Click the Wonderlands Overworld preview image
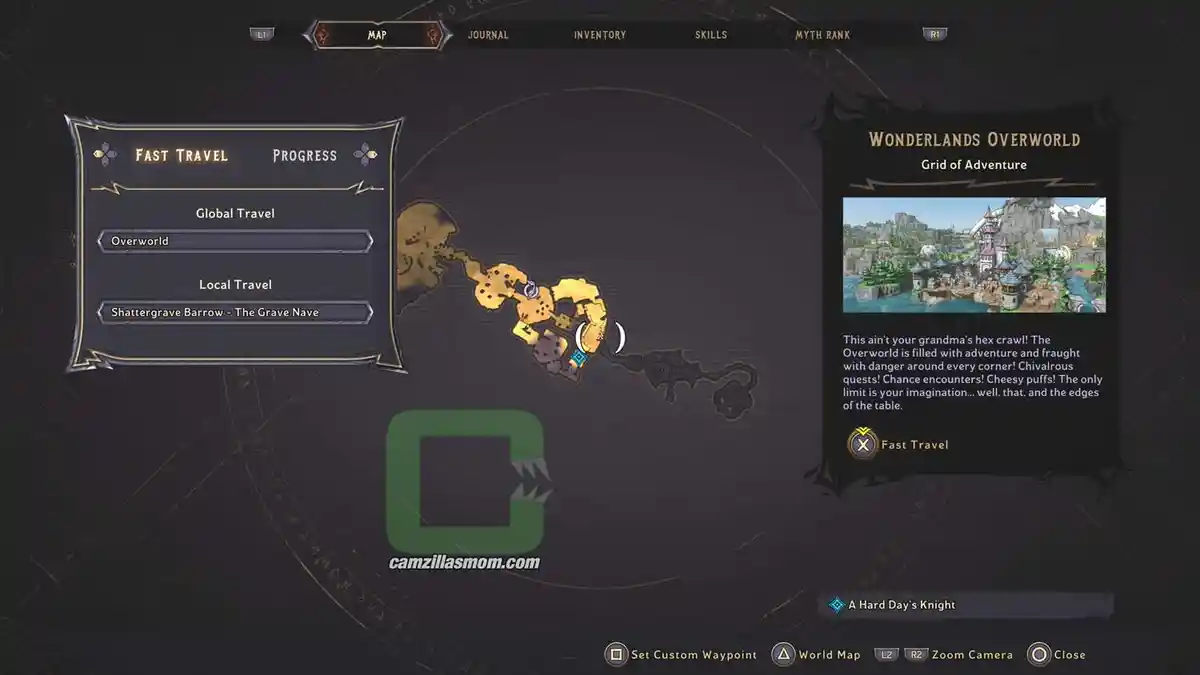Viewport: 1200px width, 675px height. 974,255
